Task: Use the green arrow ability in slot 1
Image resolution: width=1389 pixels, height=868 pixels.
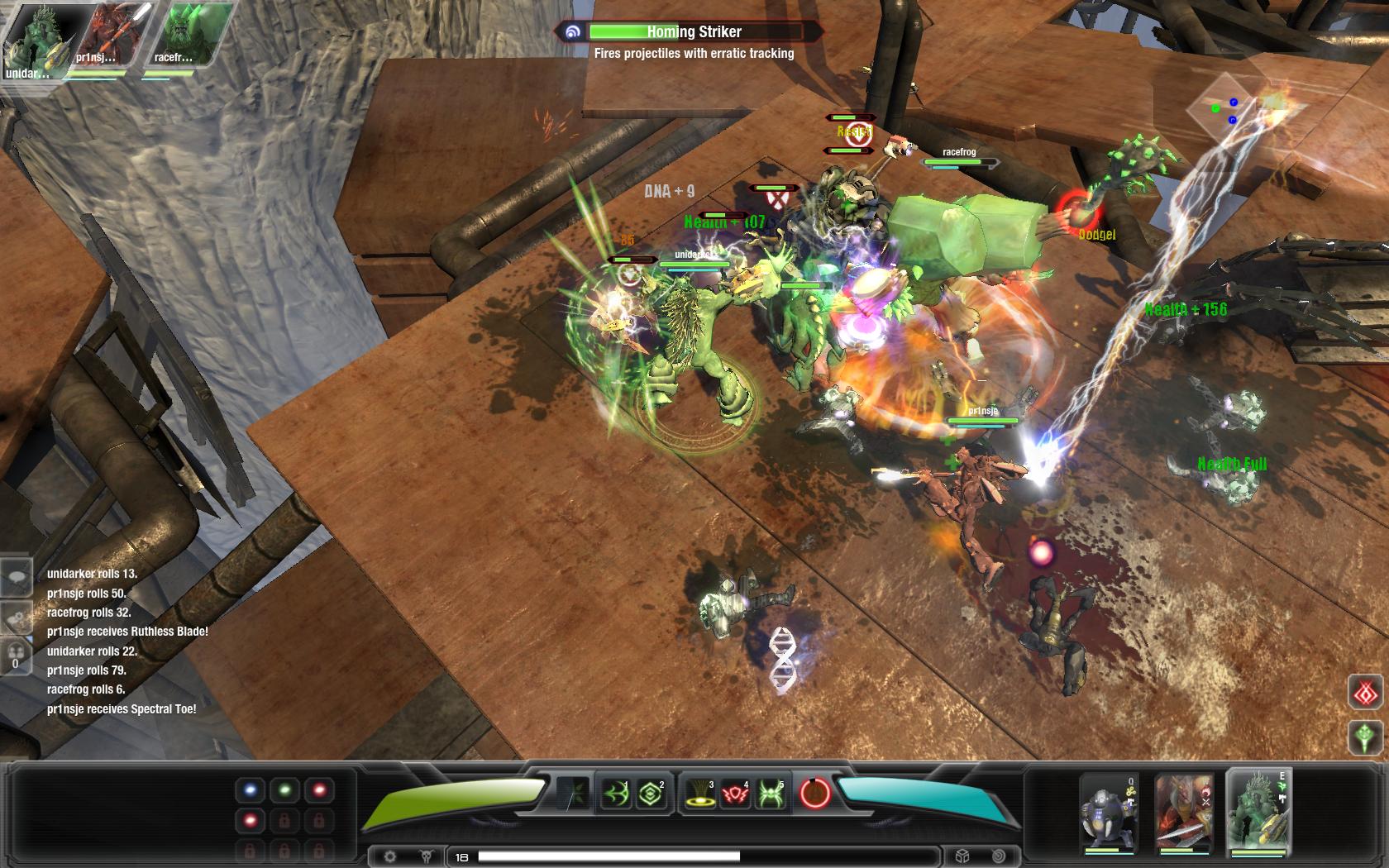Action: click(x=614, y=794)
